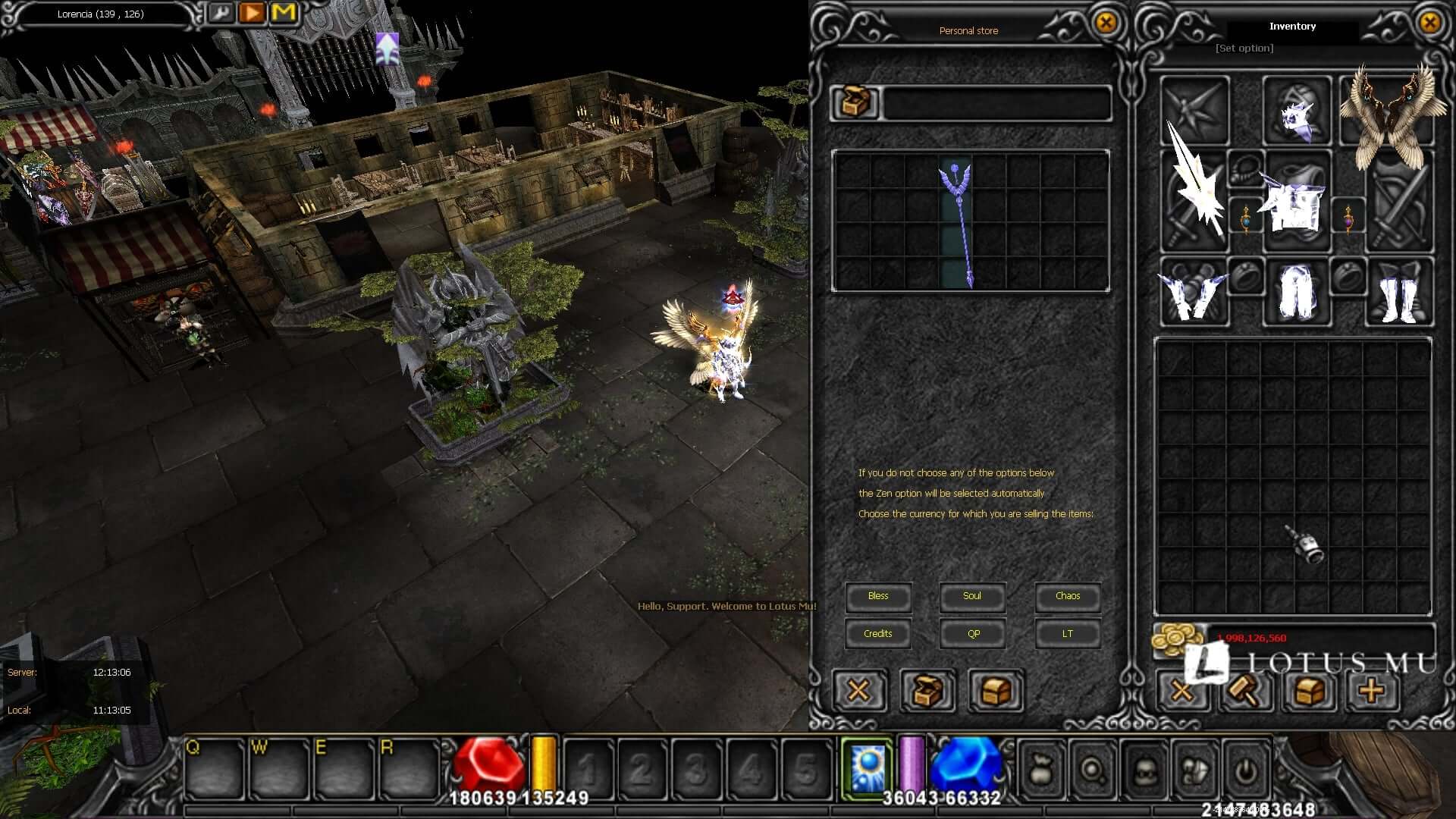Pick Credits as the store currency
This screenshot has height=819, width=1456.
tap(878, 634)
